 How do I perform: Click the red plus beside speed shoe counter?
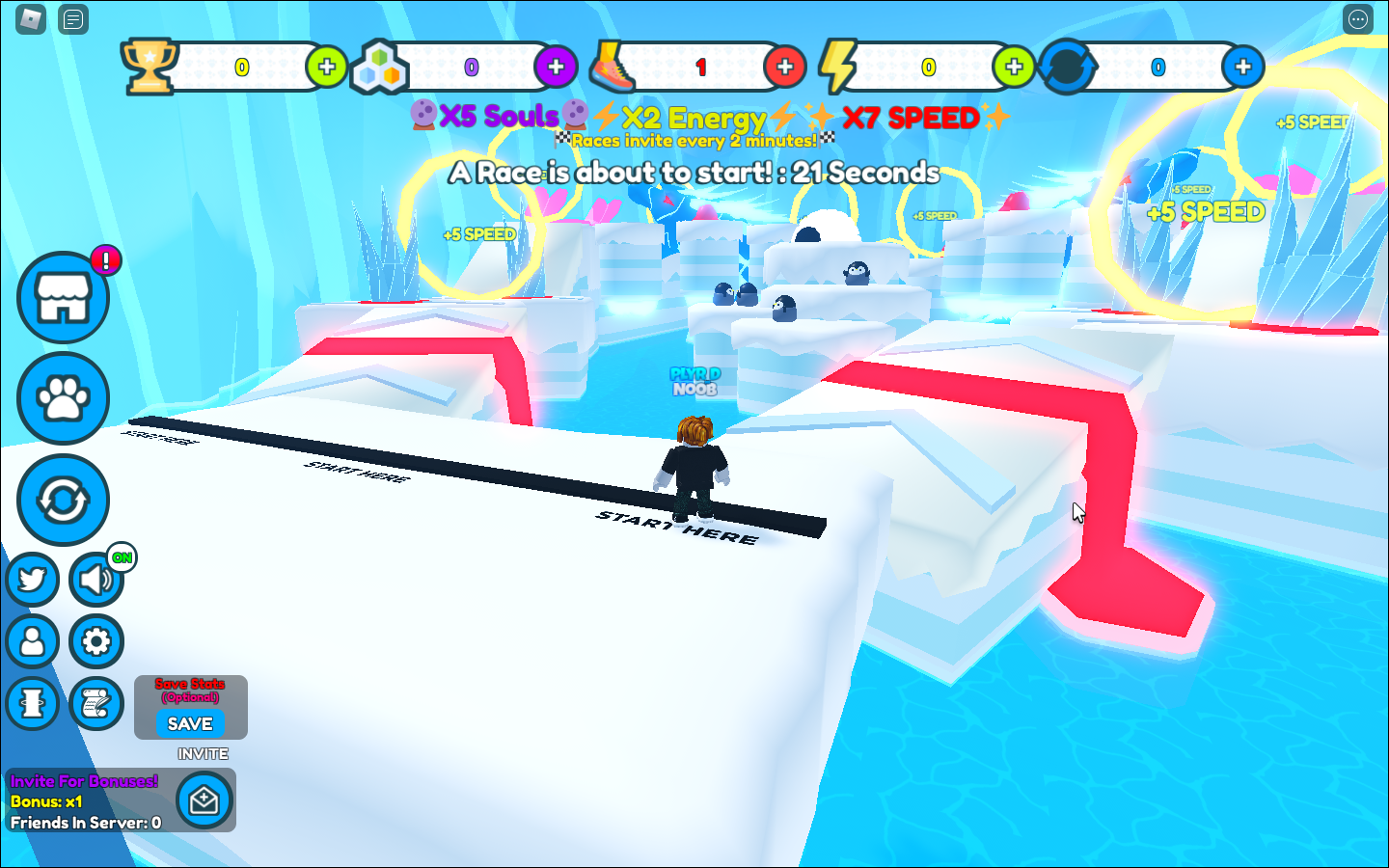click(x=785, y=67)
